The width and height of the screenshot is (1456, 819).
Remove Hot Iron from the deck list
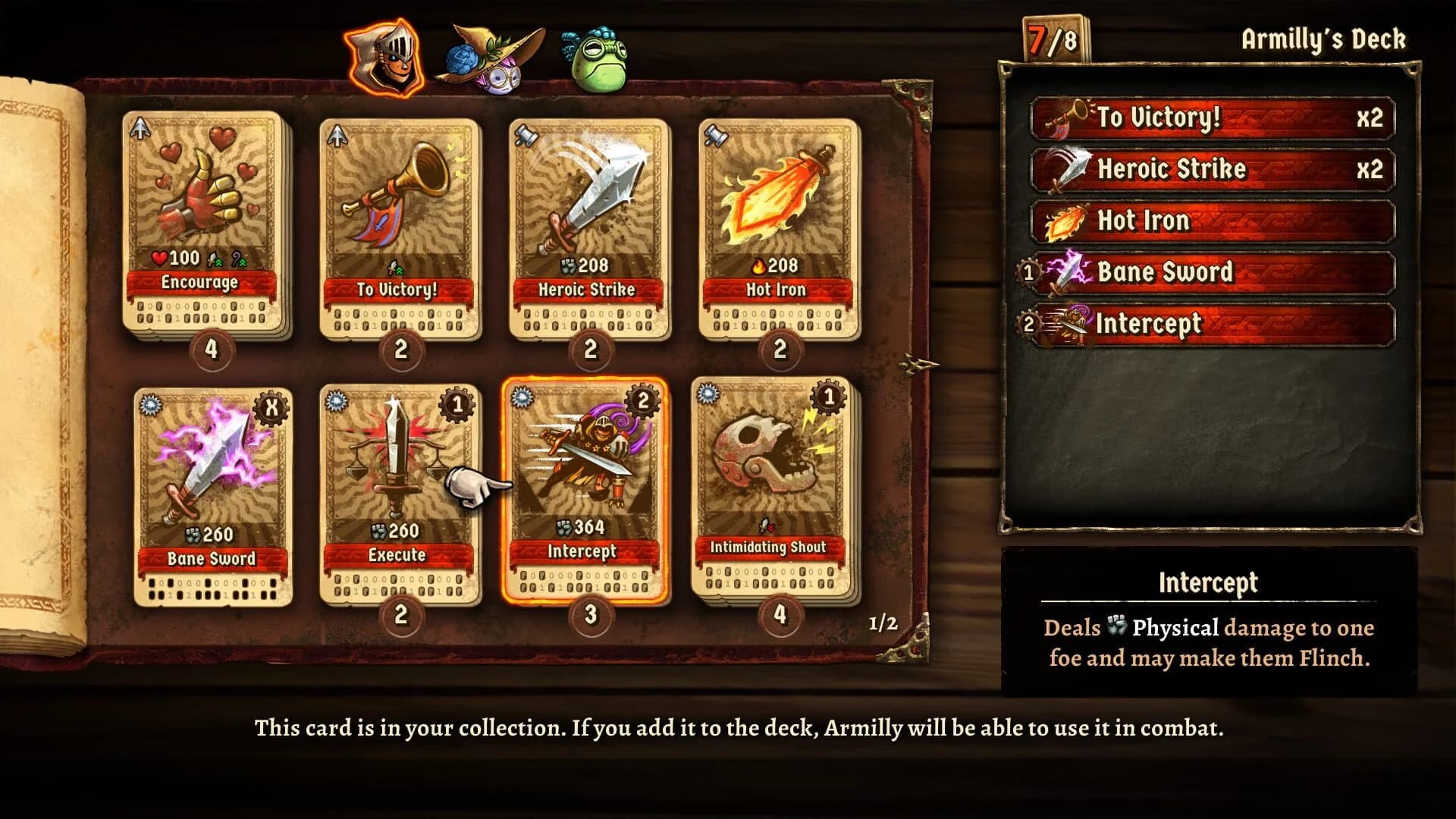coord(1213,221)
